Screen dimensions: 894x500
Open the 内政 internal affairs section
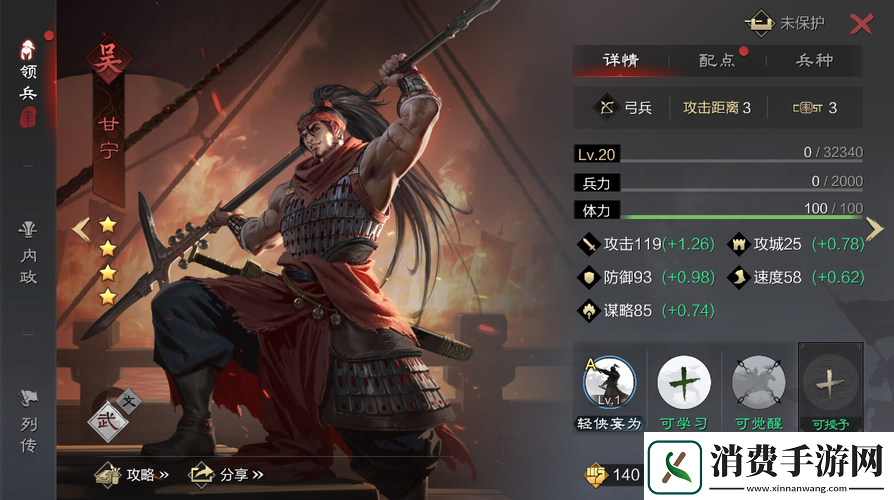(x=29, y=253)
